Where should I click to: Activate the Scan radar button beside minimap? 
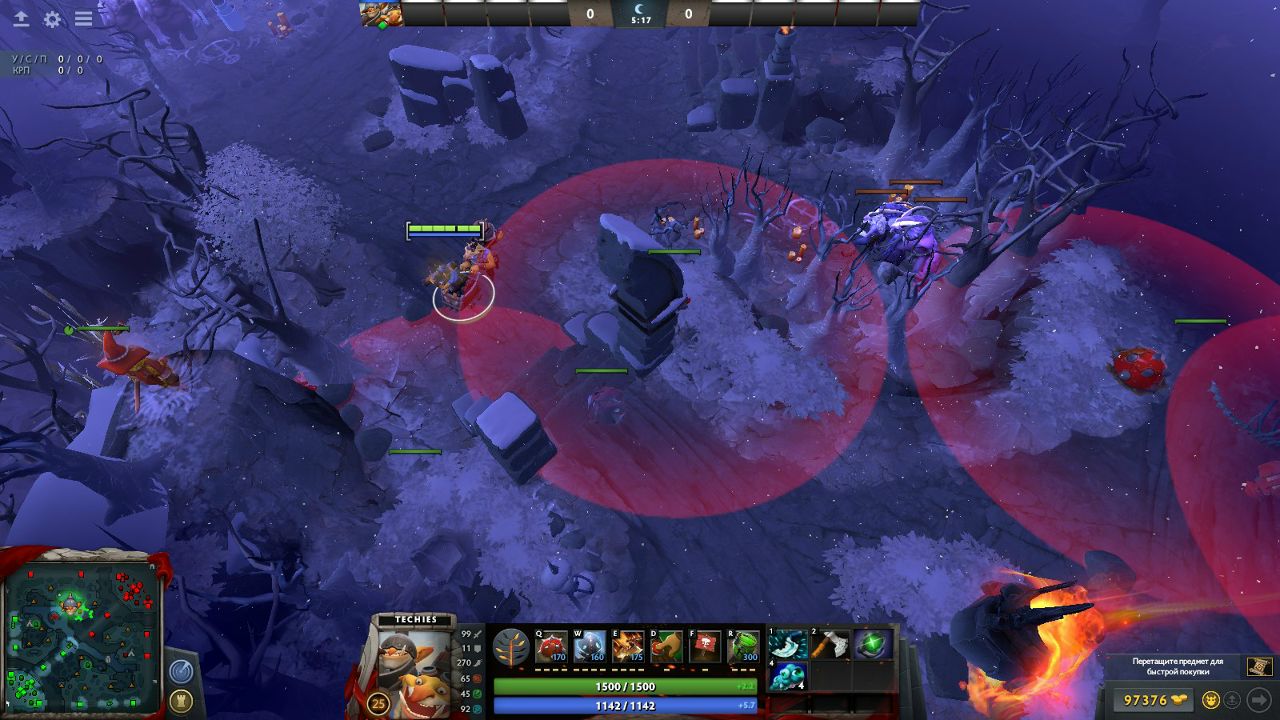click(181, 671)
